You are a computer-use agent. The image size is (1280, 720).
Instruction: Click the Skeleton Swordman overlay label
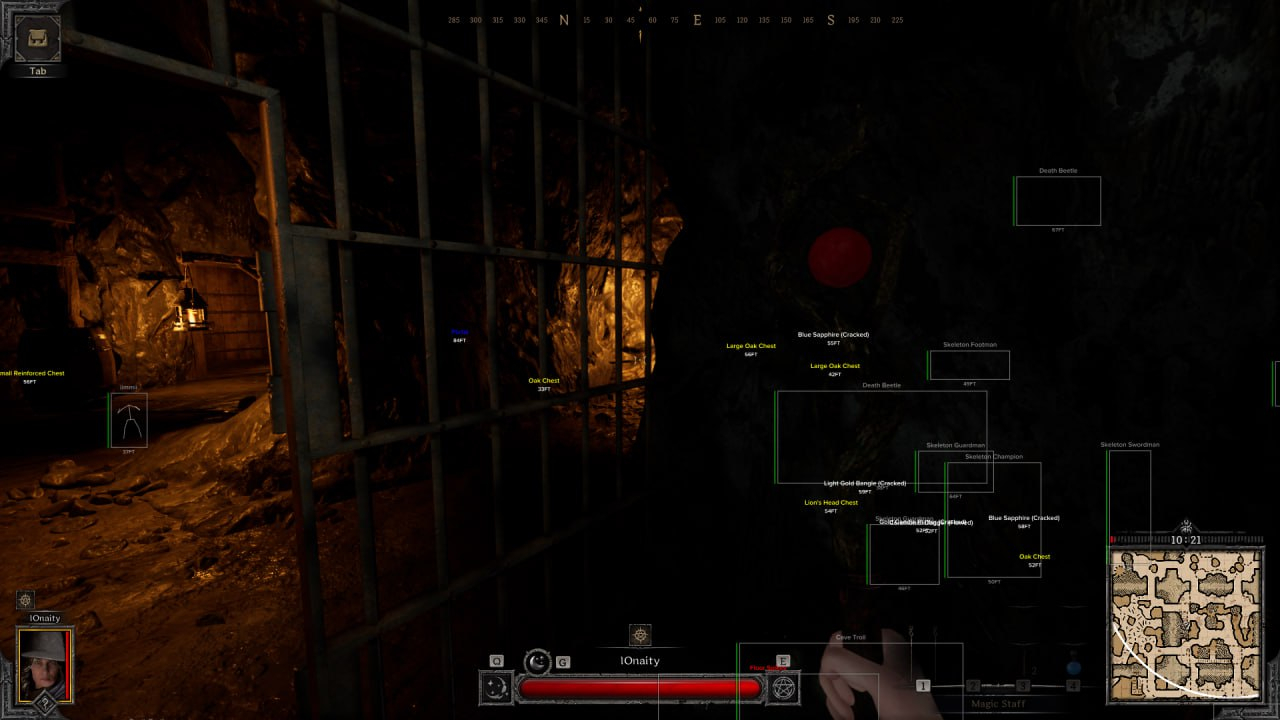pos(1131,443)
